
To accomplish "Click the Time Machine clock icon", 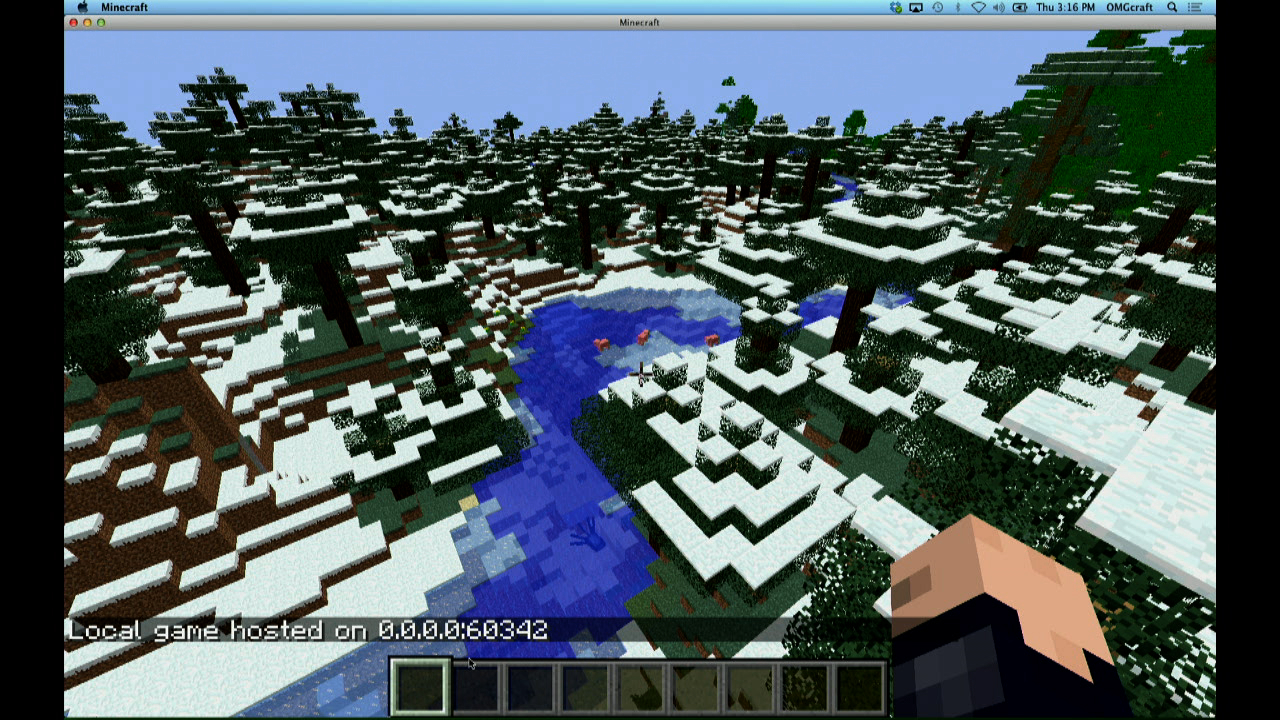I will pos(937,7).
